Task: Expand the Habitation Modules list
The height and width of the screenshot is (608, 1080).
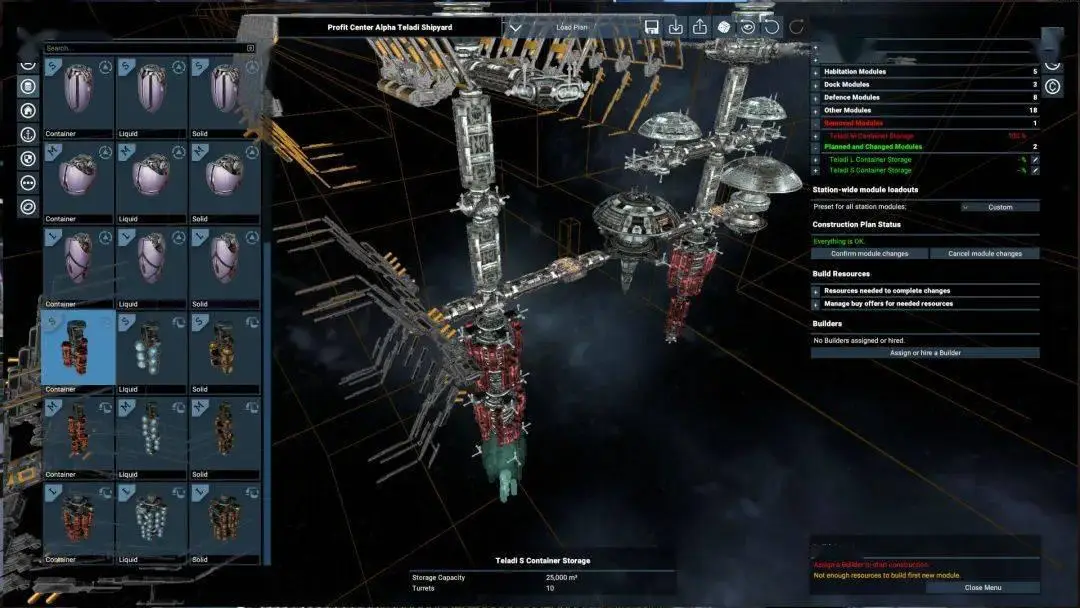Action: tap(815, 72)
